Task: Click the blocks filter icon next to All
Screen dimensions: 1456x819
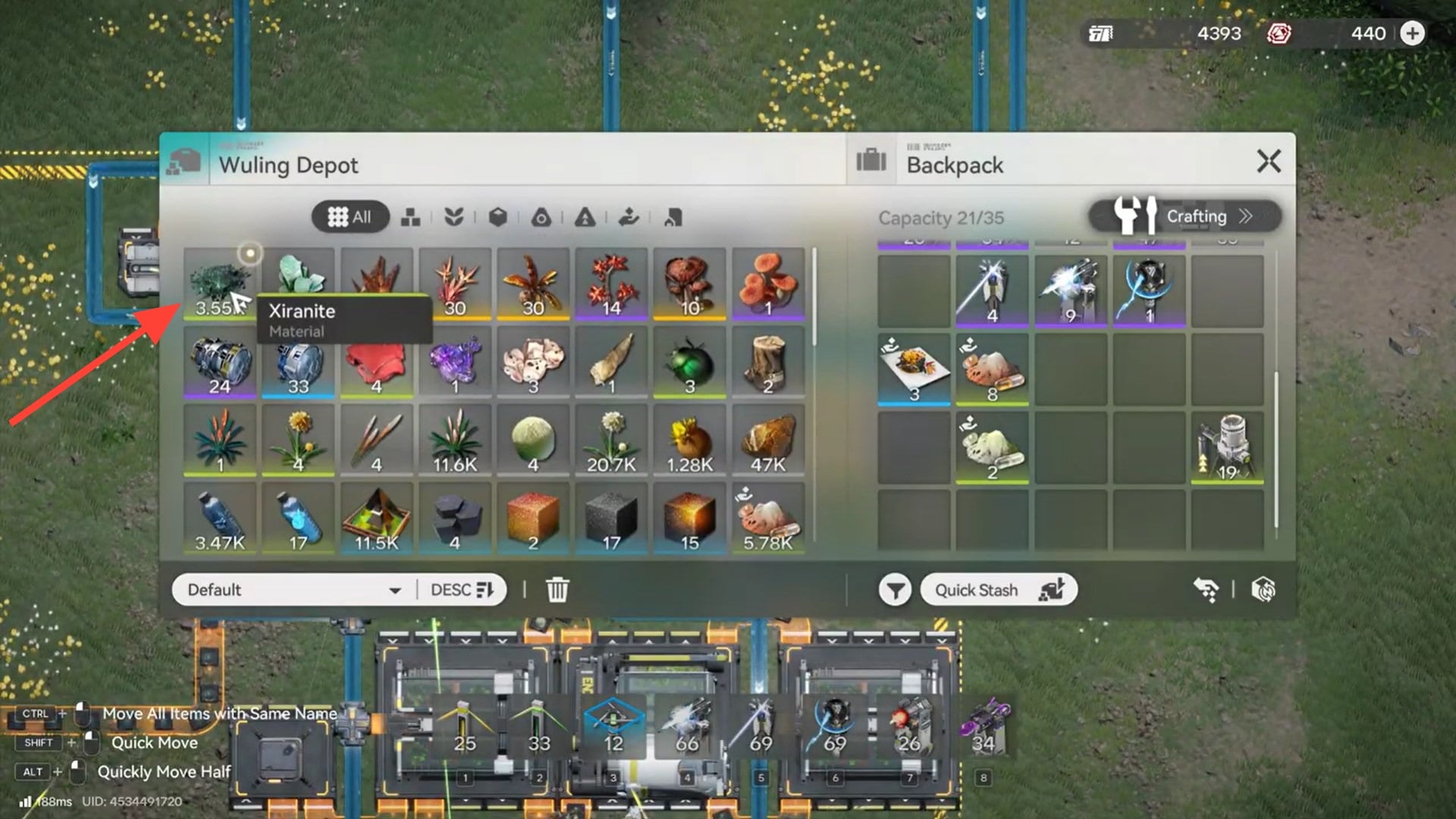Action: point(409,218)
